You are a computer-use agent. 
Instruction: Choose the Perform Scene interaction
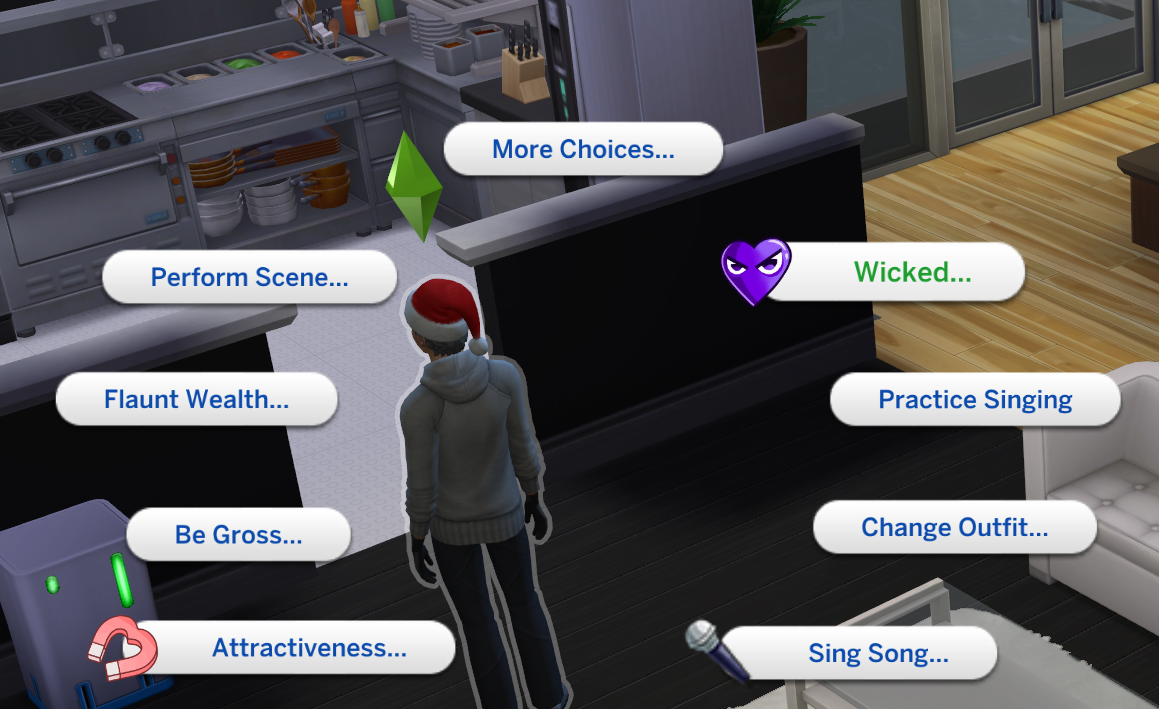250,277
